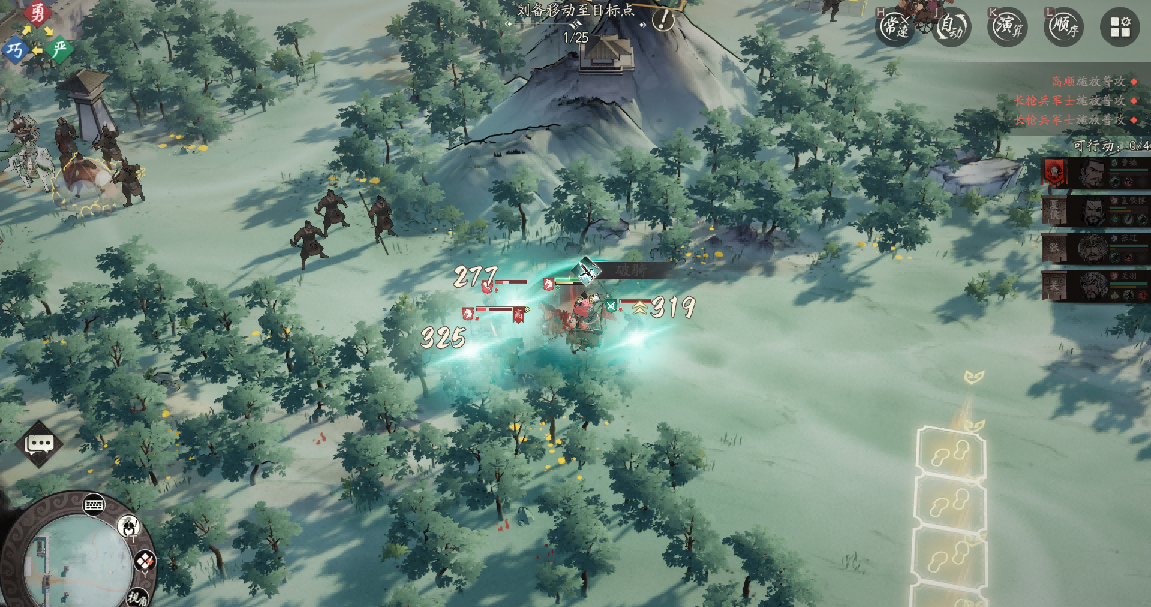Select the 夏侯 hero card
1151x607 pixels.
pos(1096,209)
